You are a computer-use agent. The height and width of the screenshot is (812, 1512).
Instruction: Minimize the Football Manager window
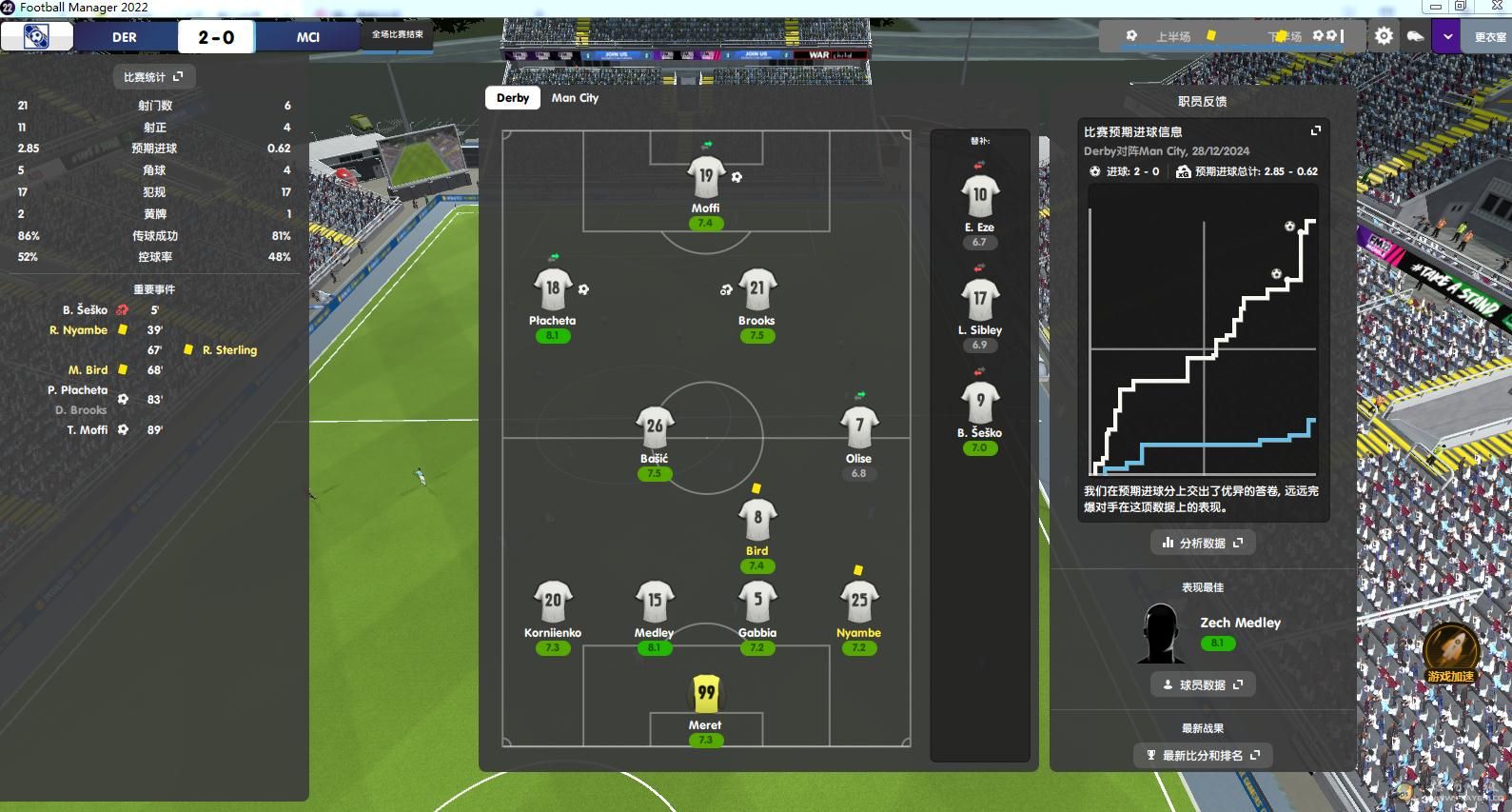pos(1435,7)
